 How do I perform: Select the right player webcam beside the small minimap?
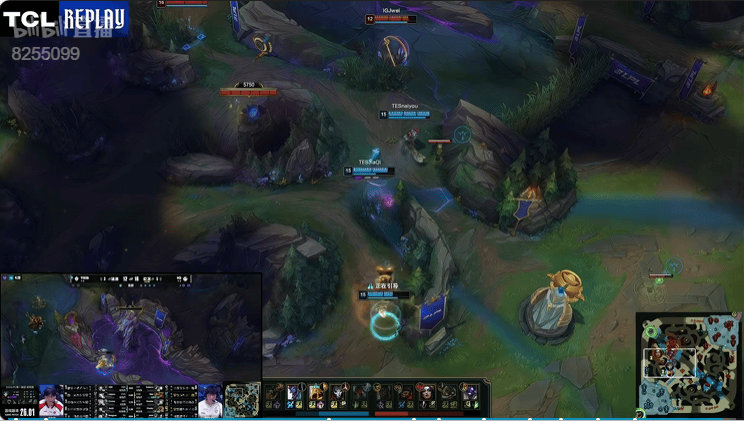pos(209,399)
